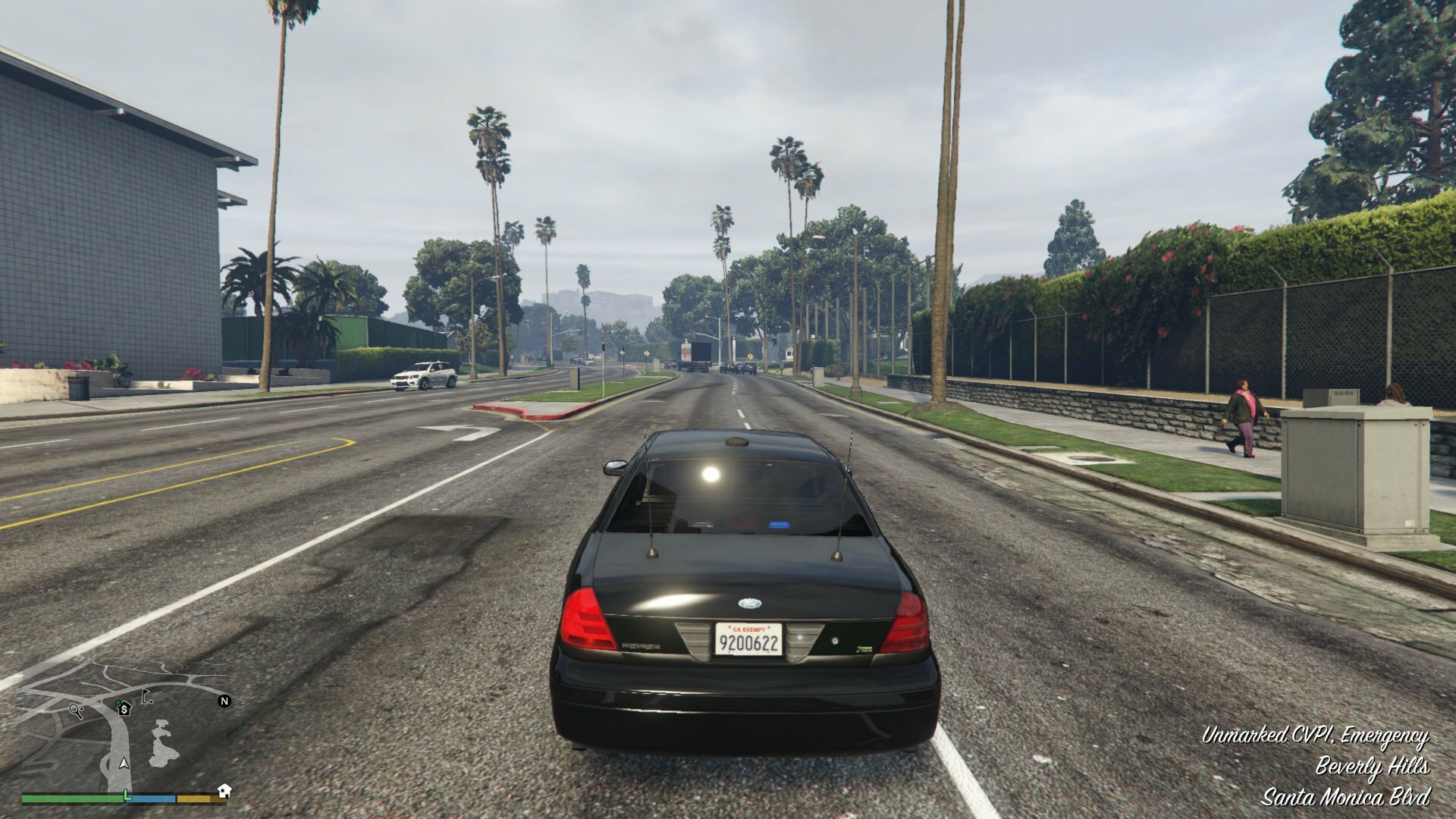Click the north compass marker
This screenshot has width=1456, height=819.
(224, 701)
